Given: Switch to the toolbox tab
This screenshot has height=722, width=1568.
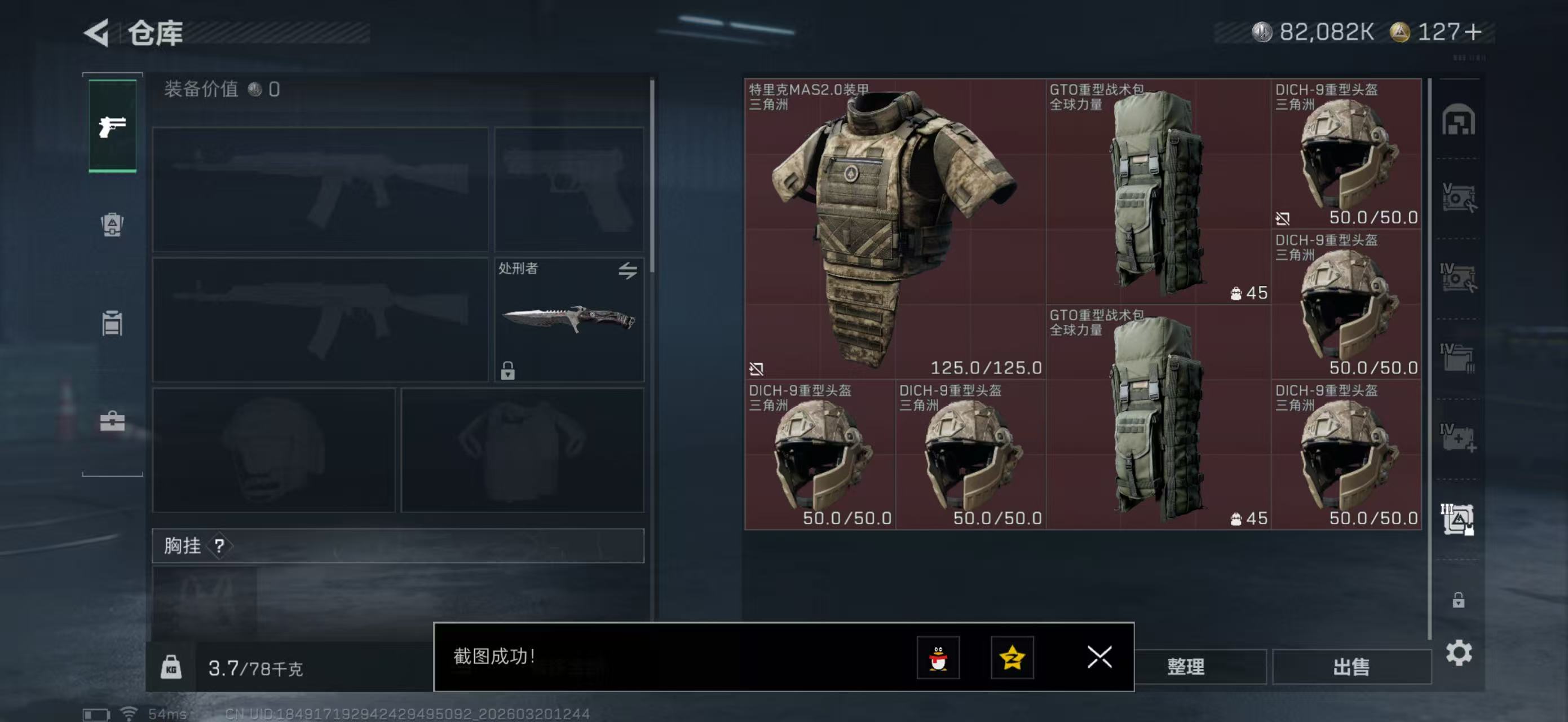Looking at the screenshot, I should pyautogui.click(x=113, y=421).
